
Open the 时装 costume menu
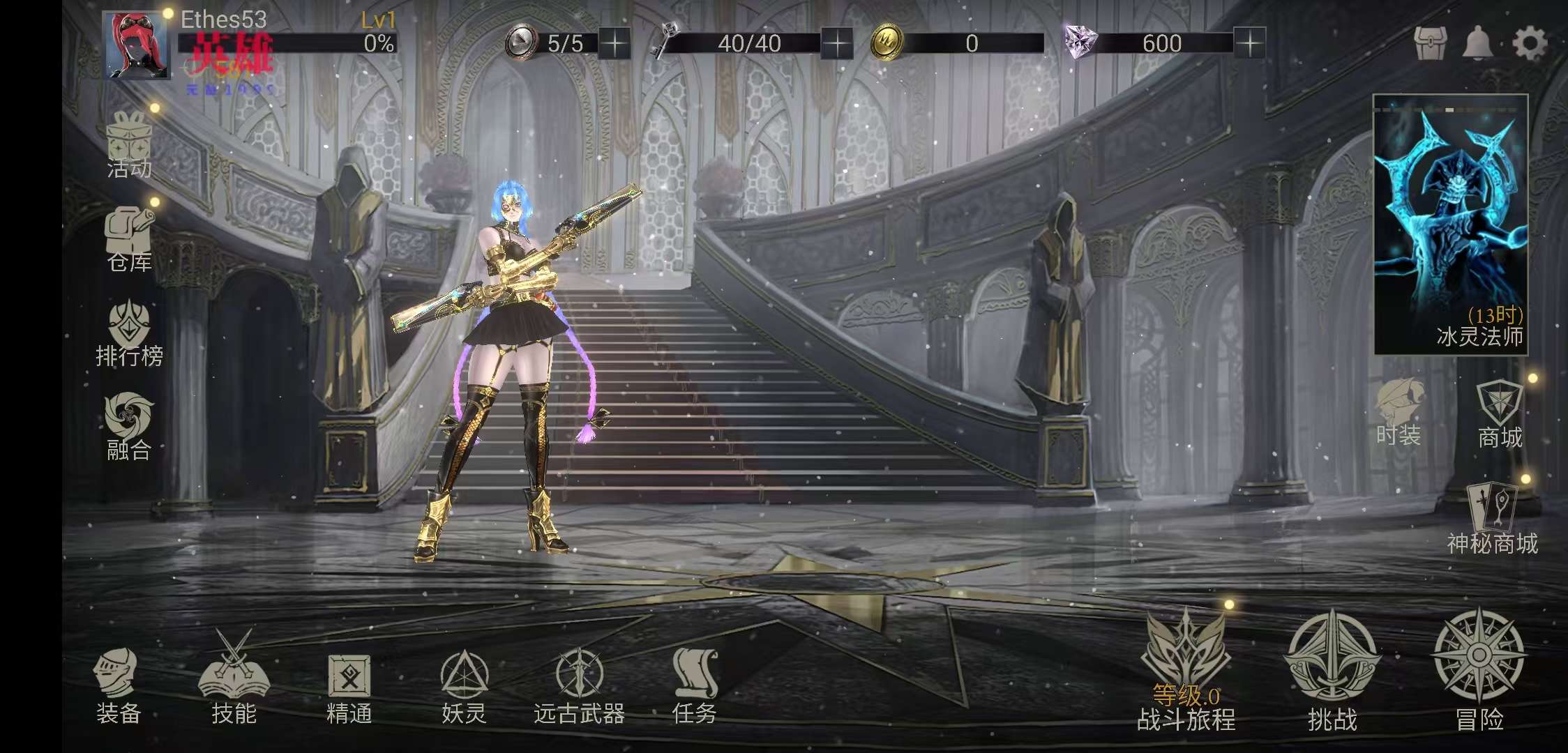click(x=1399, y=413)
